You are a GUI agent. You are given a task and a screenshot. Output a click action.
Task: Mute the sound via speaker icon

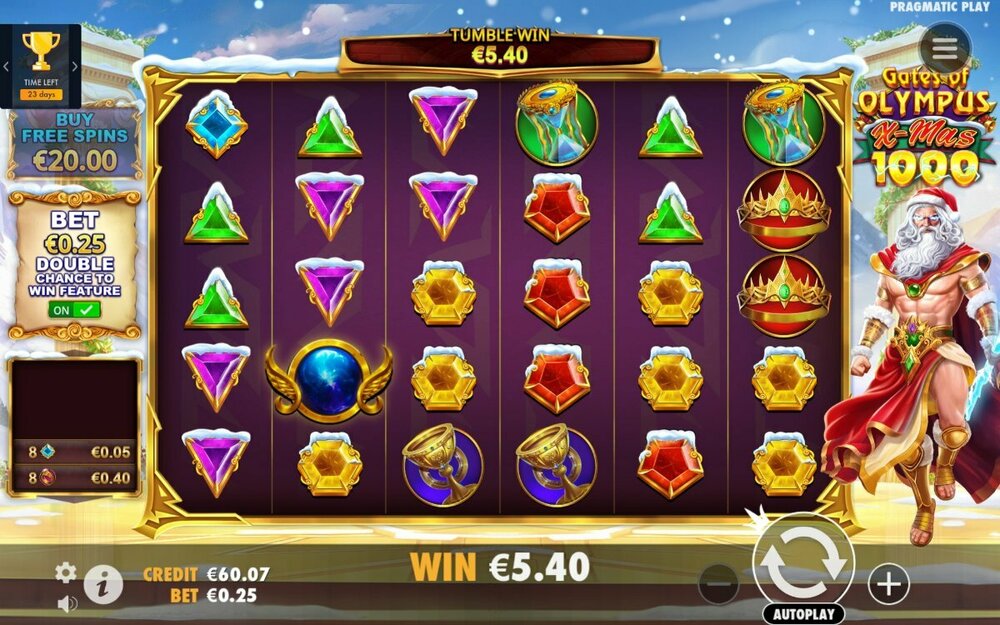(x=67, y=604)
